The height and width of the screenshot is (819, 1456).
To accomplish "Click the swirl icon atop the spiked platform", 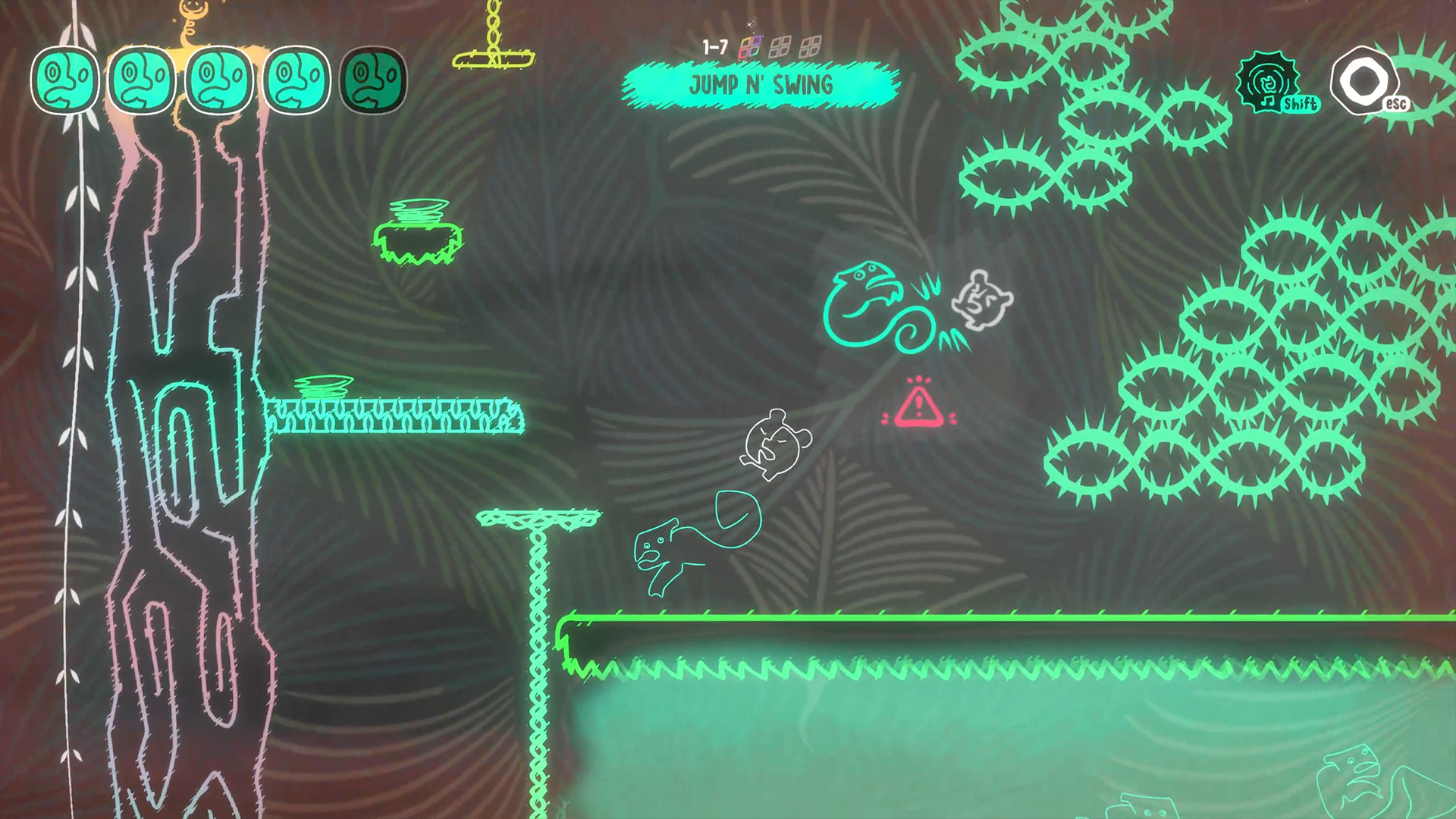I will click(x=322, y=388).
